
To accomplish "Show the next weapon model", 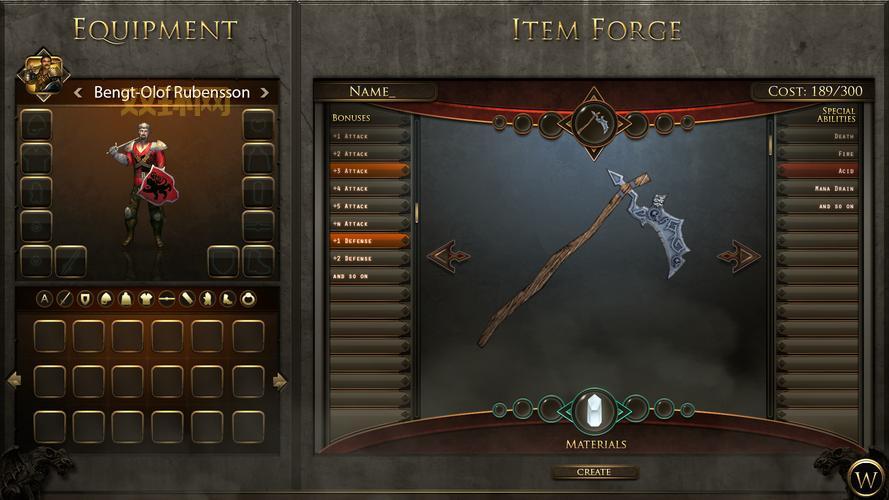I will pos(738,256).
